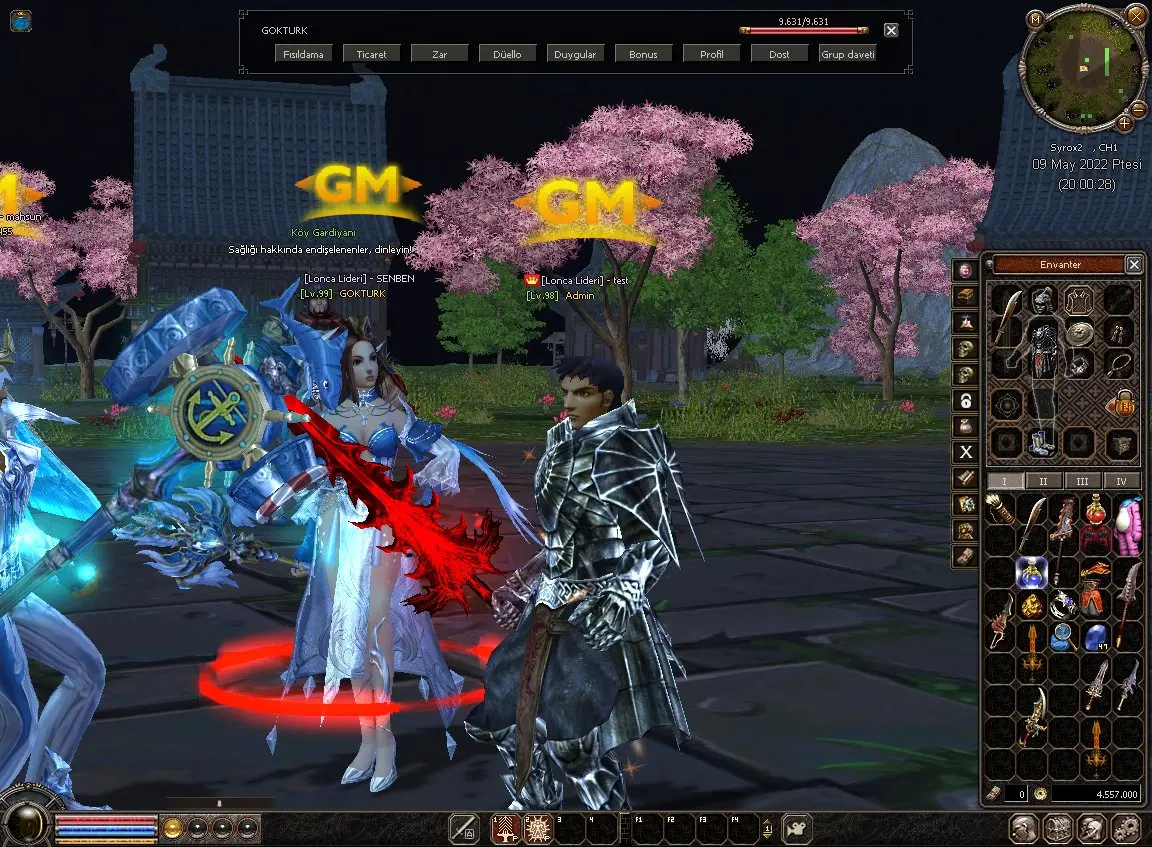Add the target as Dost
Image resolution: width=1152 pixels, height=847 pixels.
point(779,54)
